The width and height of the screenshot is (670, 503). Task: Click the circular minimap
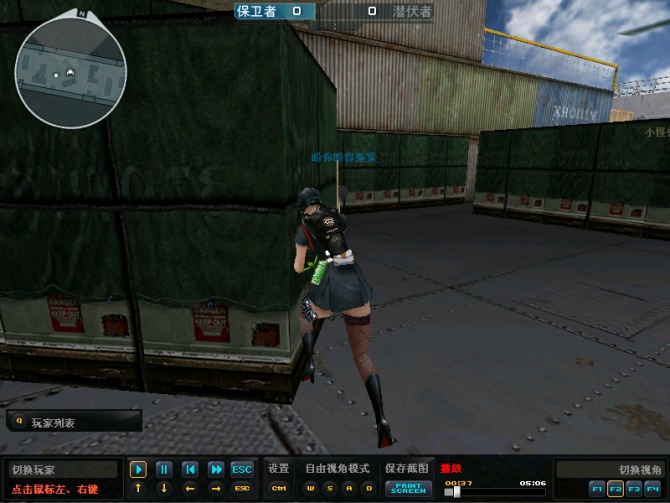pos(71,73)
